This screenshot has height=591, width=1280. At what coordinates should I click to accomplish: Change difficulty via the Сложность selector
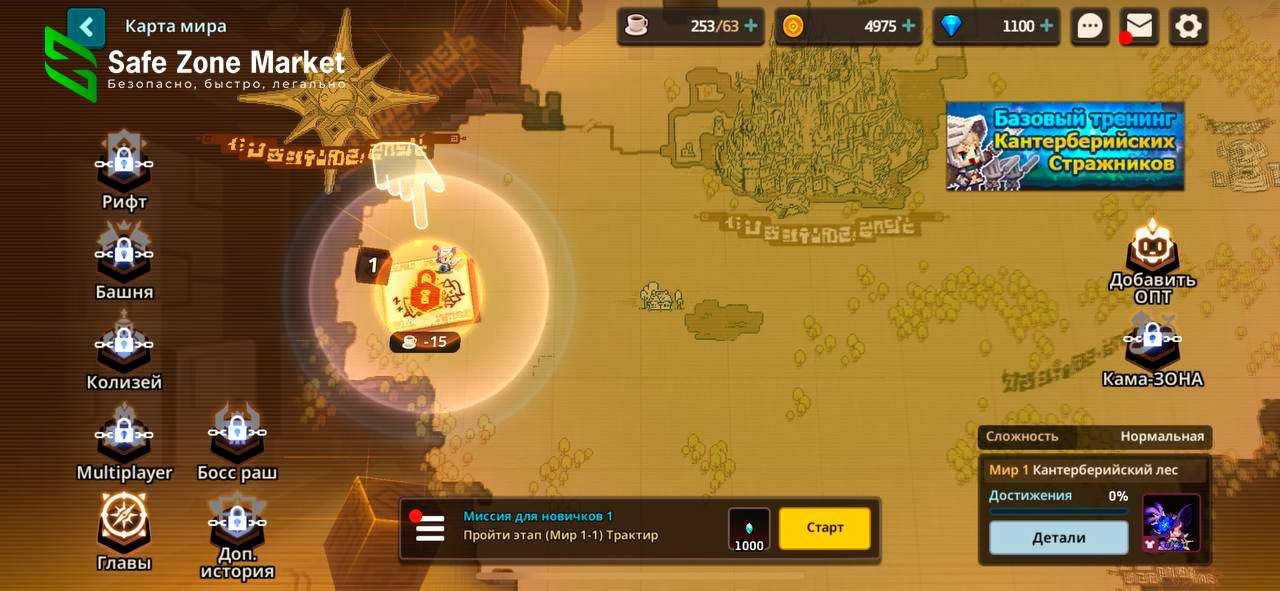click(1095, 436)
